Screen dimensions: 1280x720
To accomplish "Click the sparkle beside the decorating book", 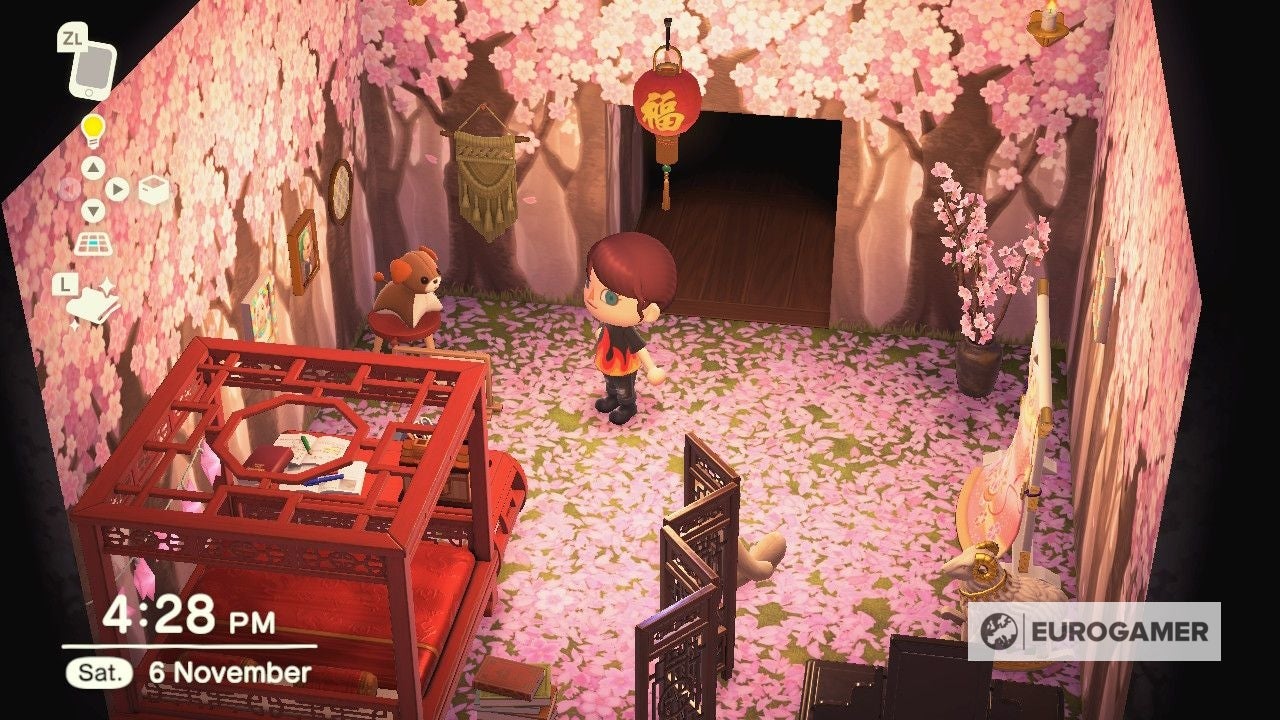I will [108, 283].
